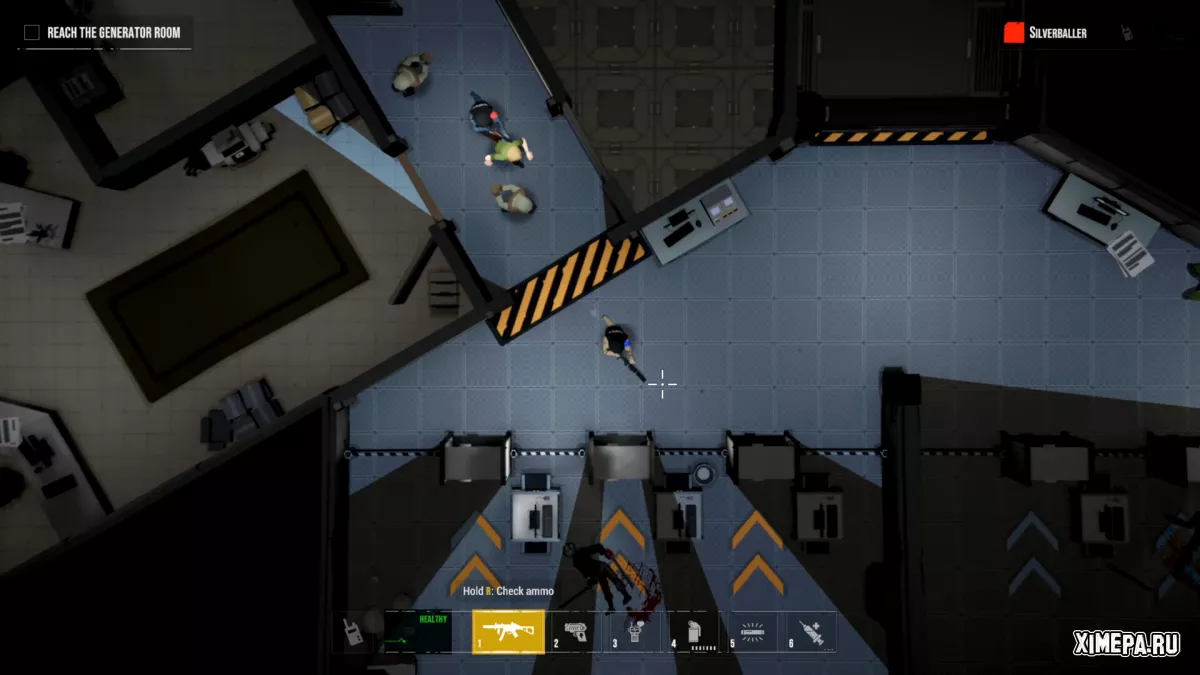Select the submachine gun in slot 1
This screenshot has width=1200, height=675.
tap(508, 632)
